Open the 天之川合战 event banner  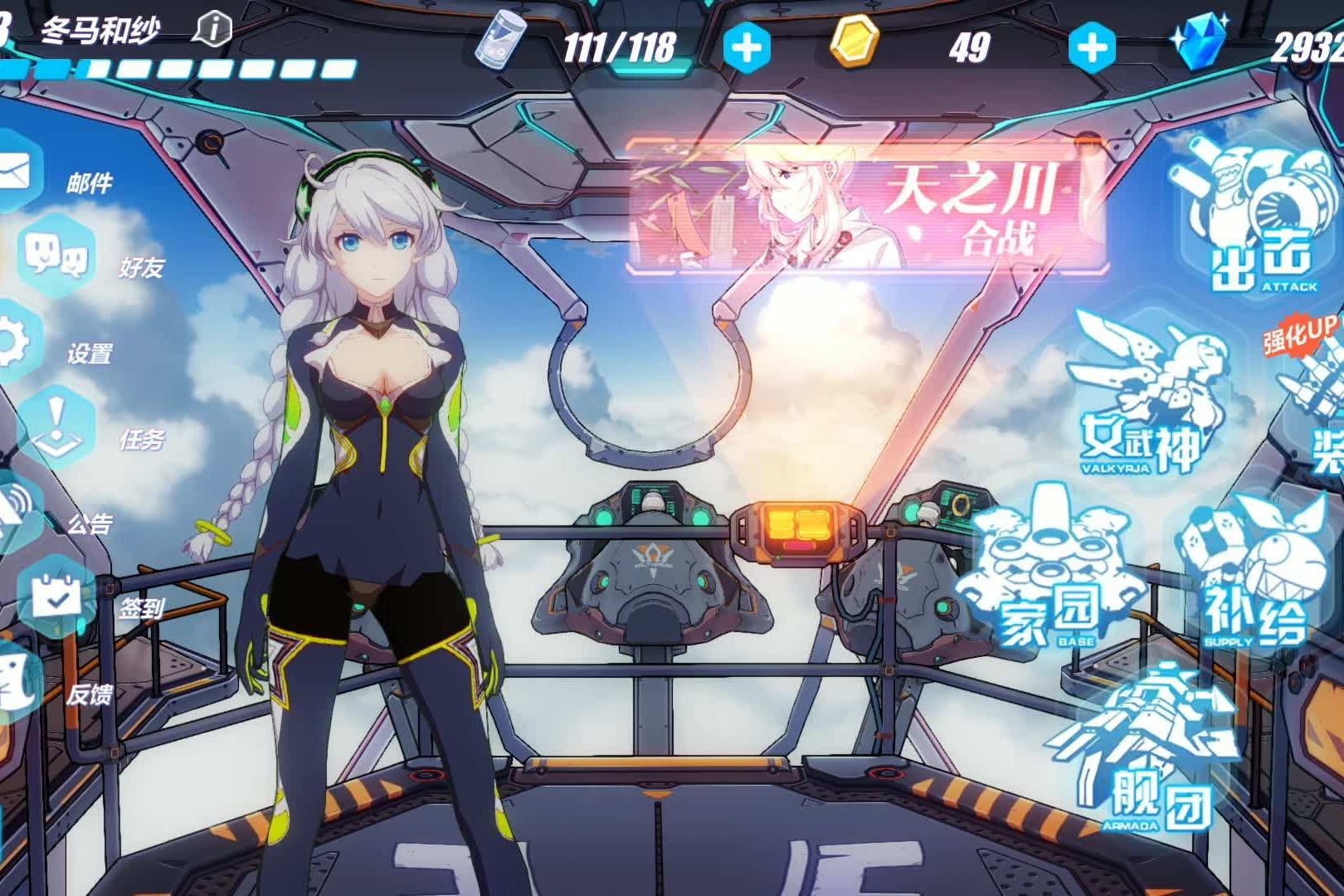[868, 207]
